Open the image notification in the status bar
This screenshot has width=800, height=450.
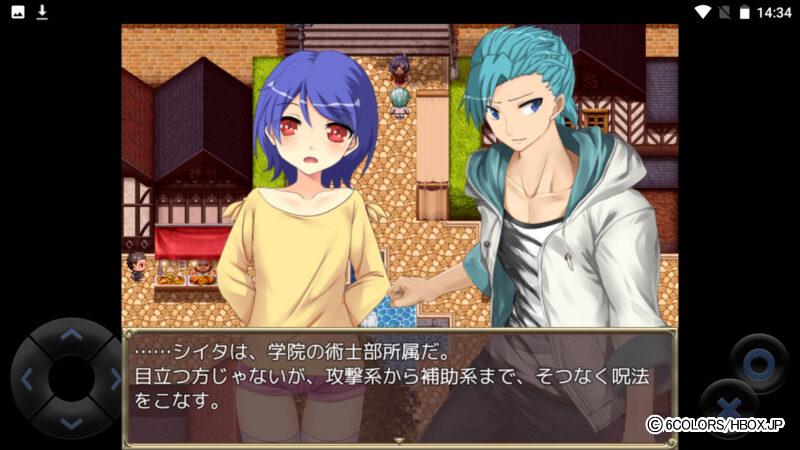pos(18,12)
